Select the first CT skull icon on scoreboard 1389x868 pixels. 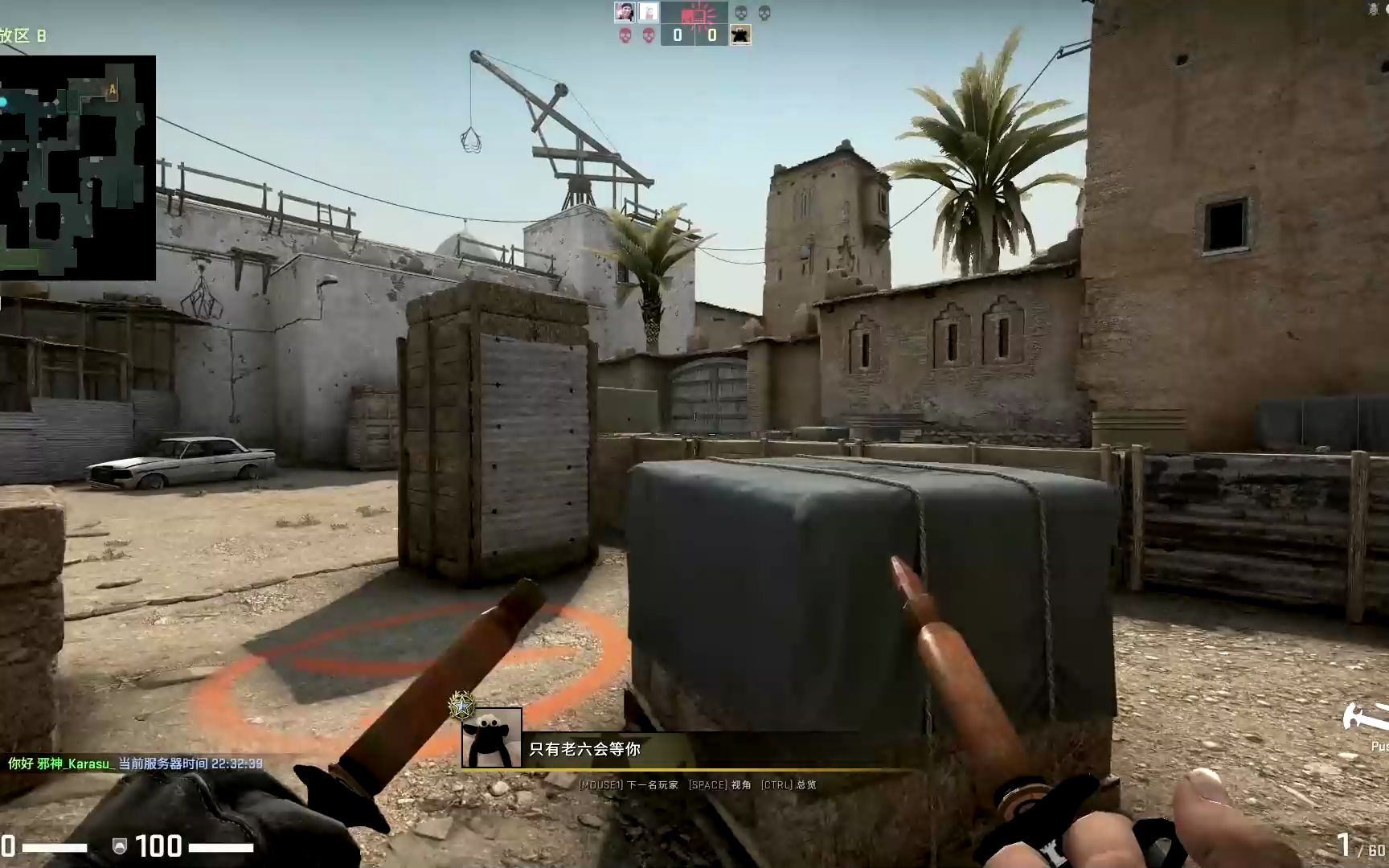point(625,36)
